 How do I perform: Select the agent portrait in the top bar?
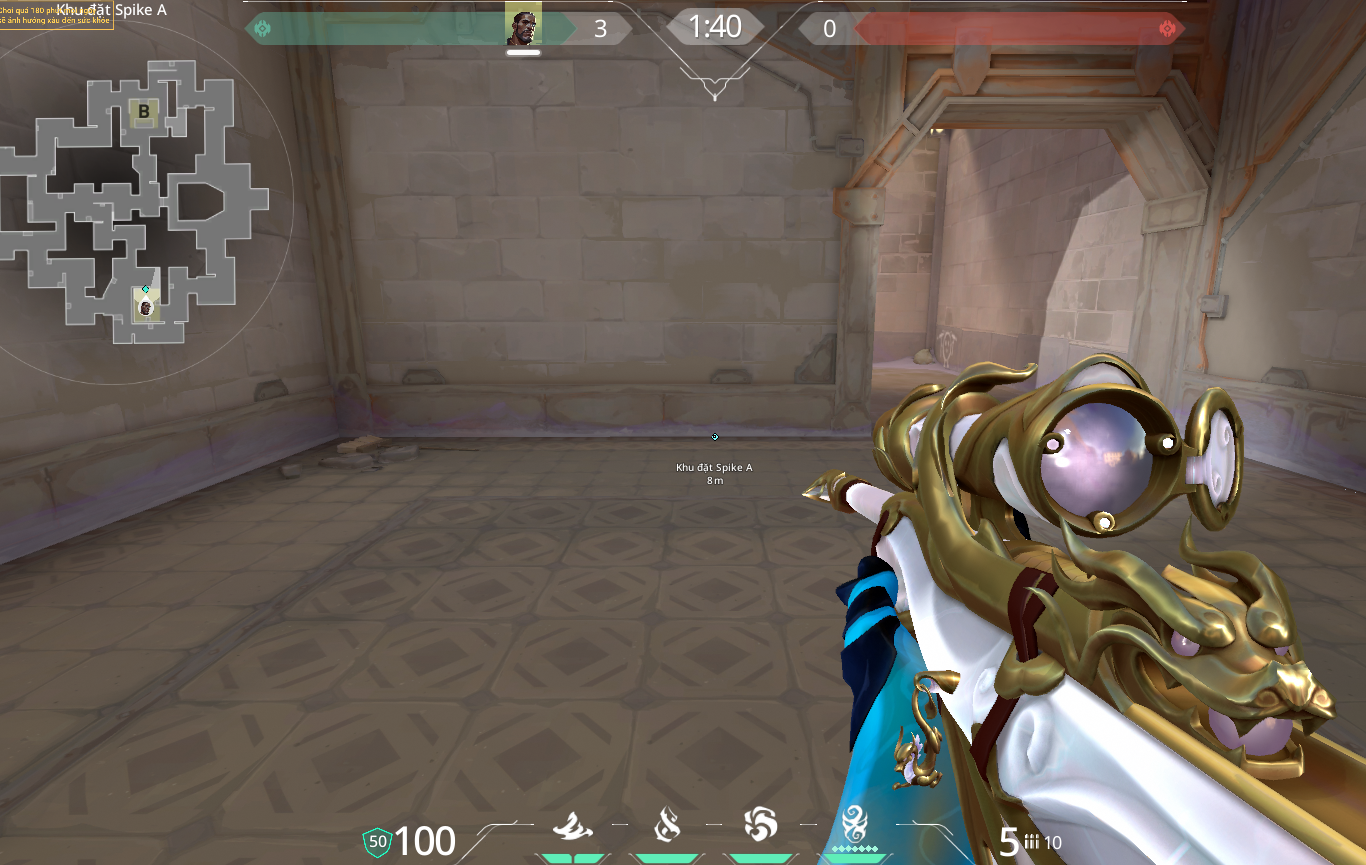coord(521,28)
